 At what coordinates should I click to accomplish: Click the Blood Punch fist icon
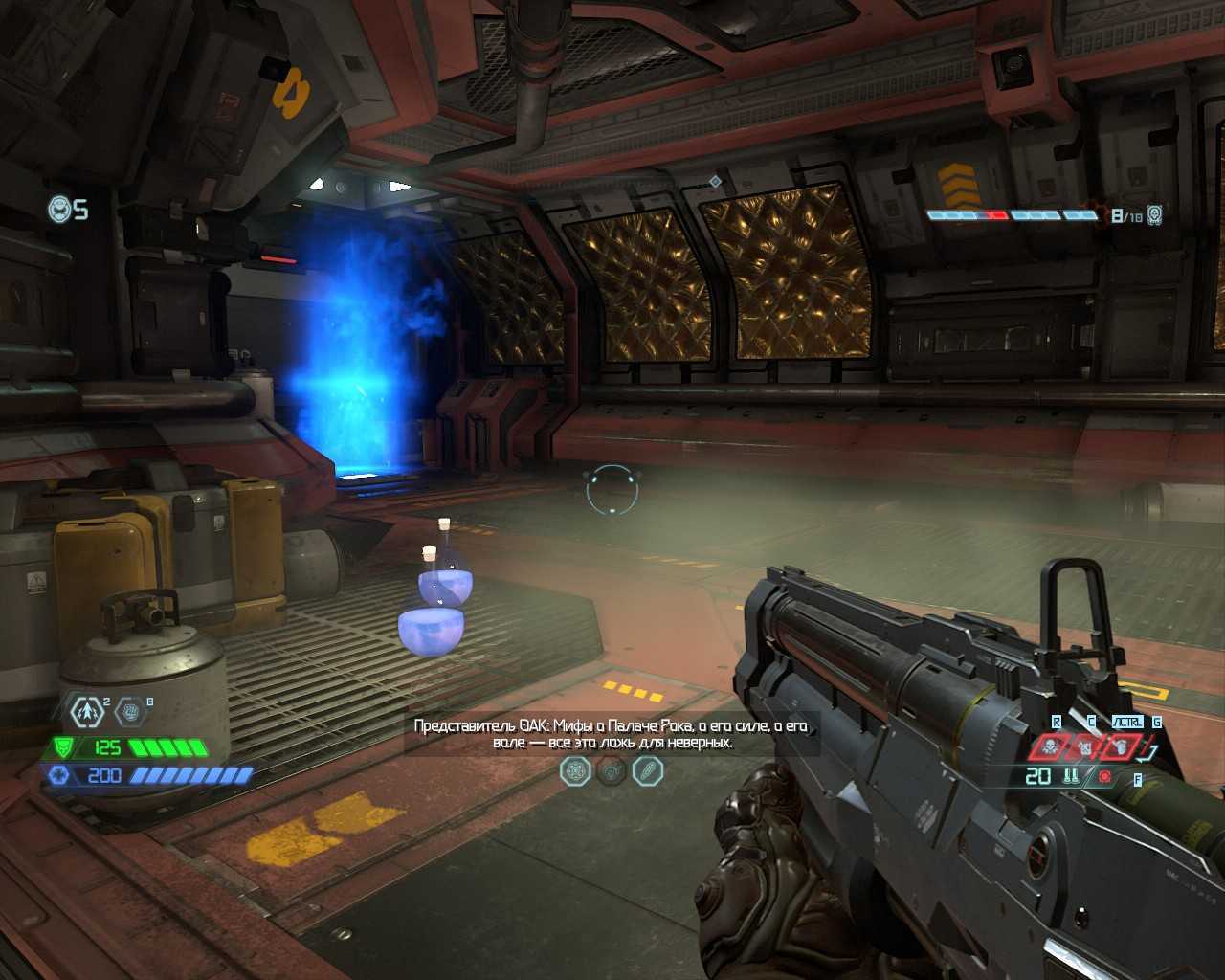(x=130, y=711)
